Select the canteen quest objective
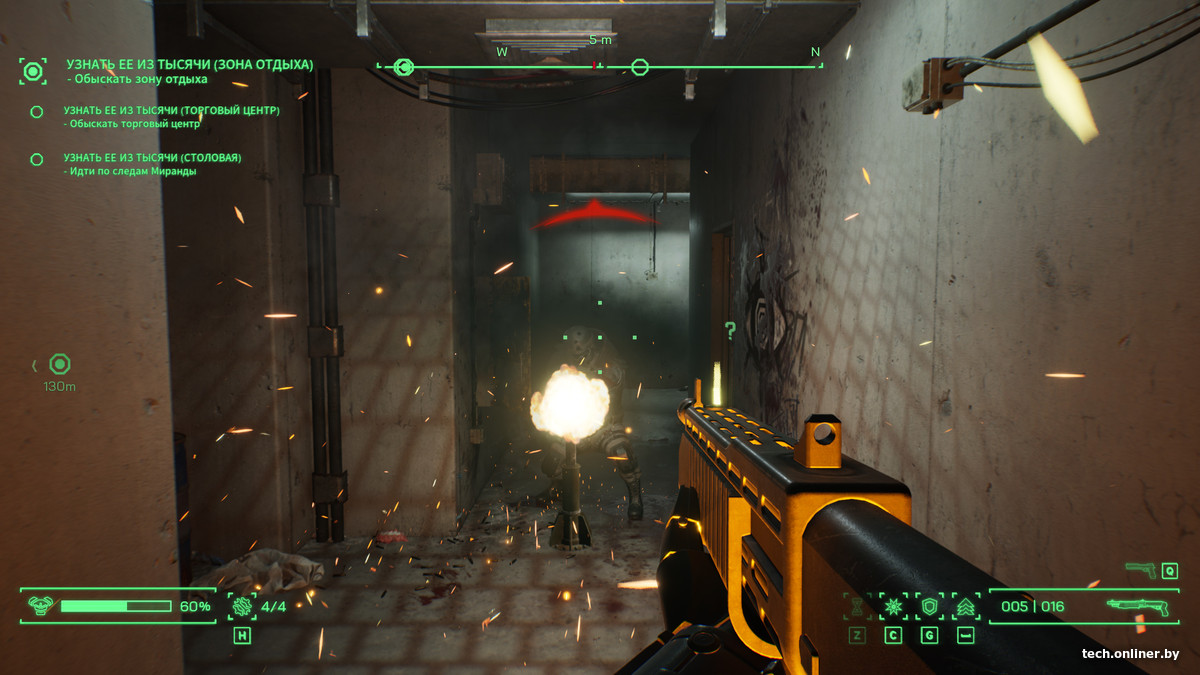The height and width of the screenshot is (675, 1200). coord(152,158)
